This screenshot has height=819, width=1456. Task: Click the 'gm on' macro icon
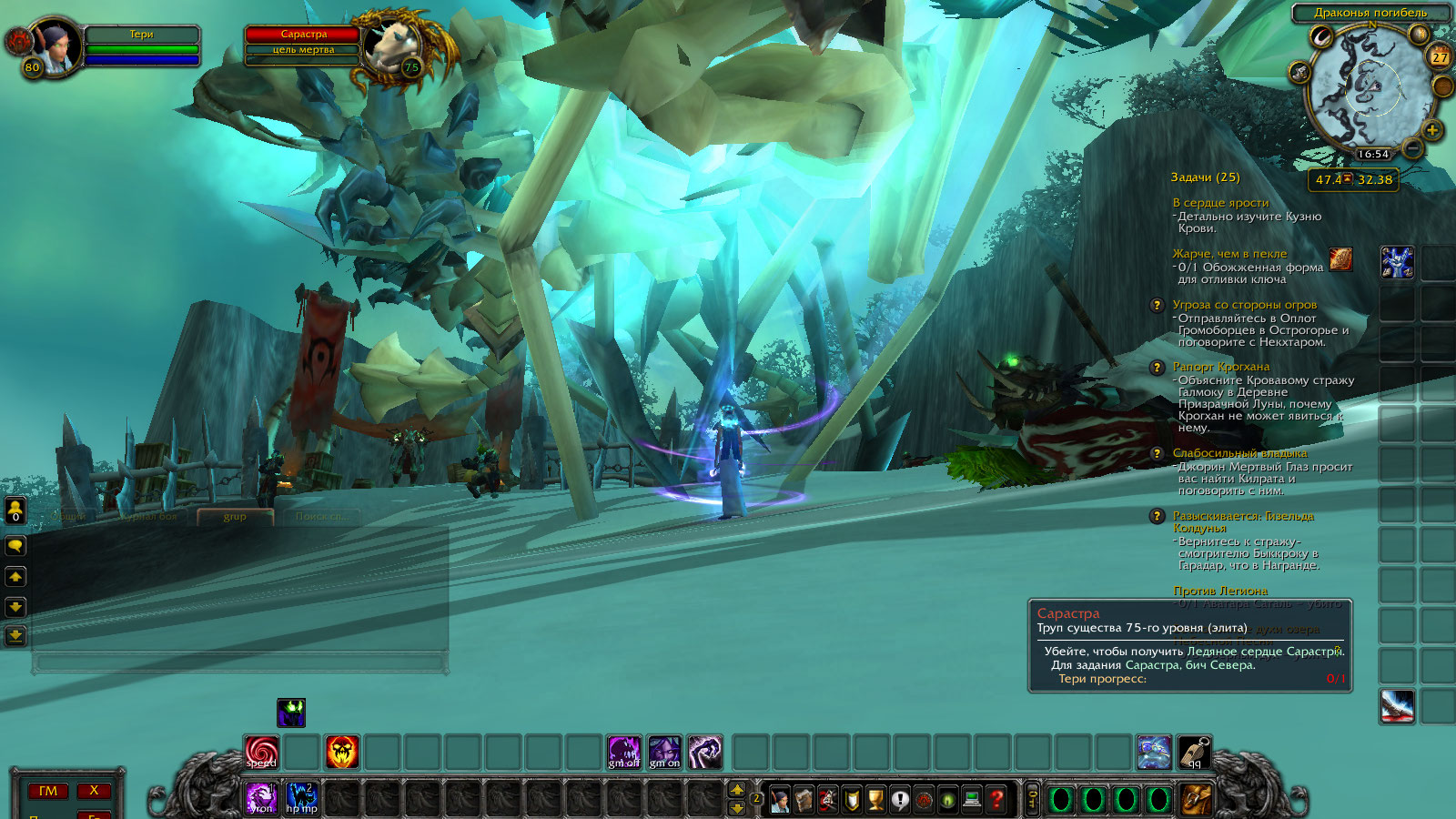[x=664, y=752]
